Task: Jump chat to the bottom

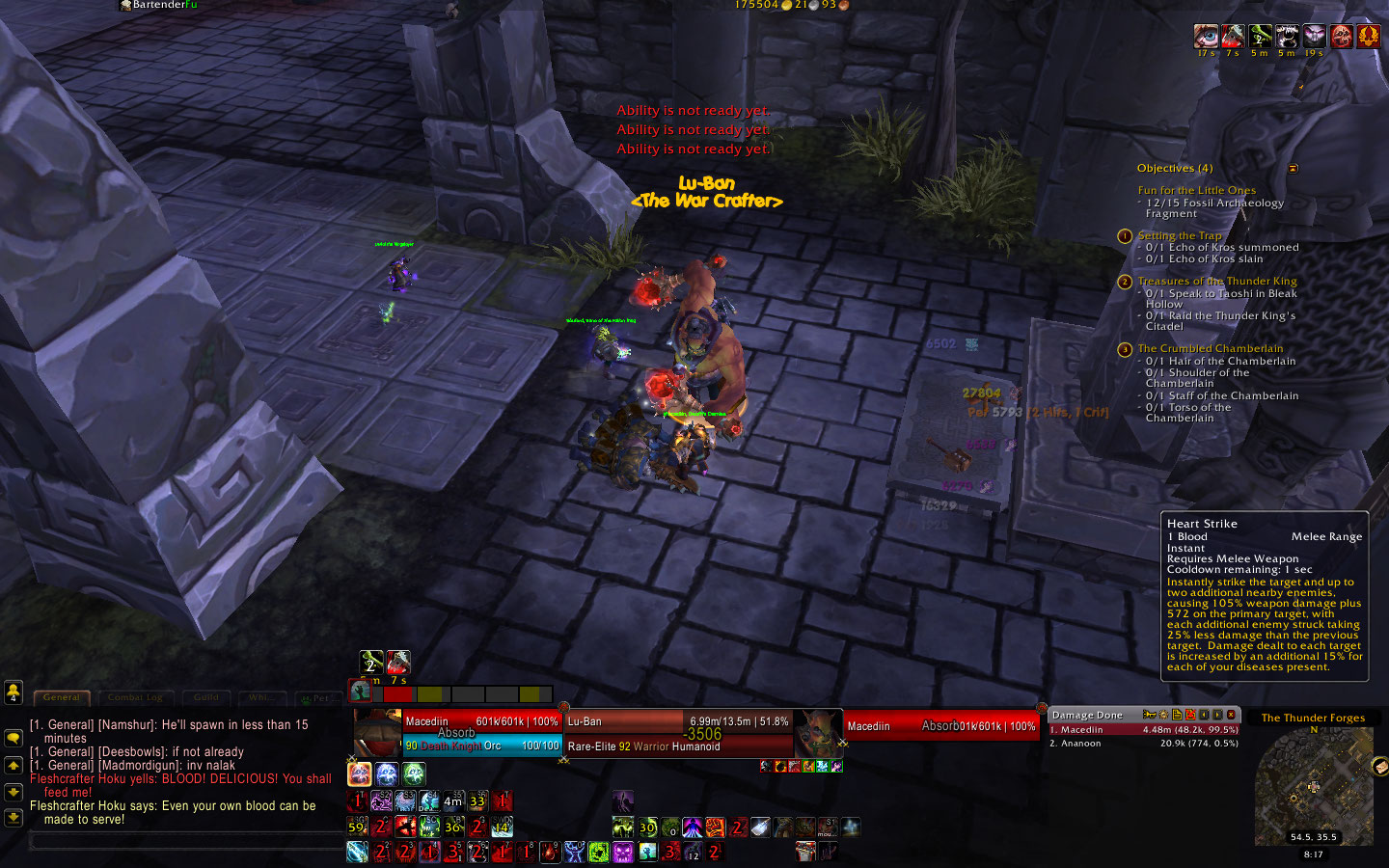Action: (14, 817)
